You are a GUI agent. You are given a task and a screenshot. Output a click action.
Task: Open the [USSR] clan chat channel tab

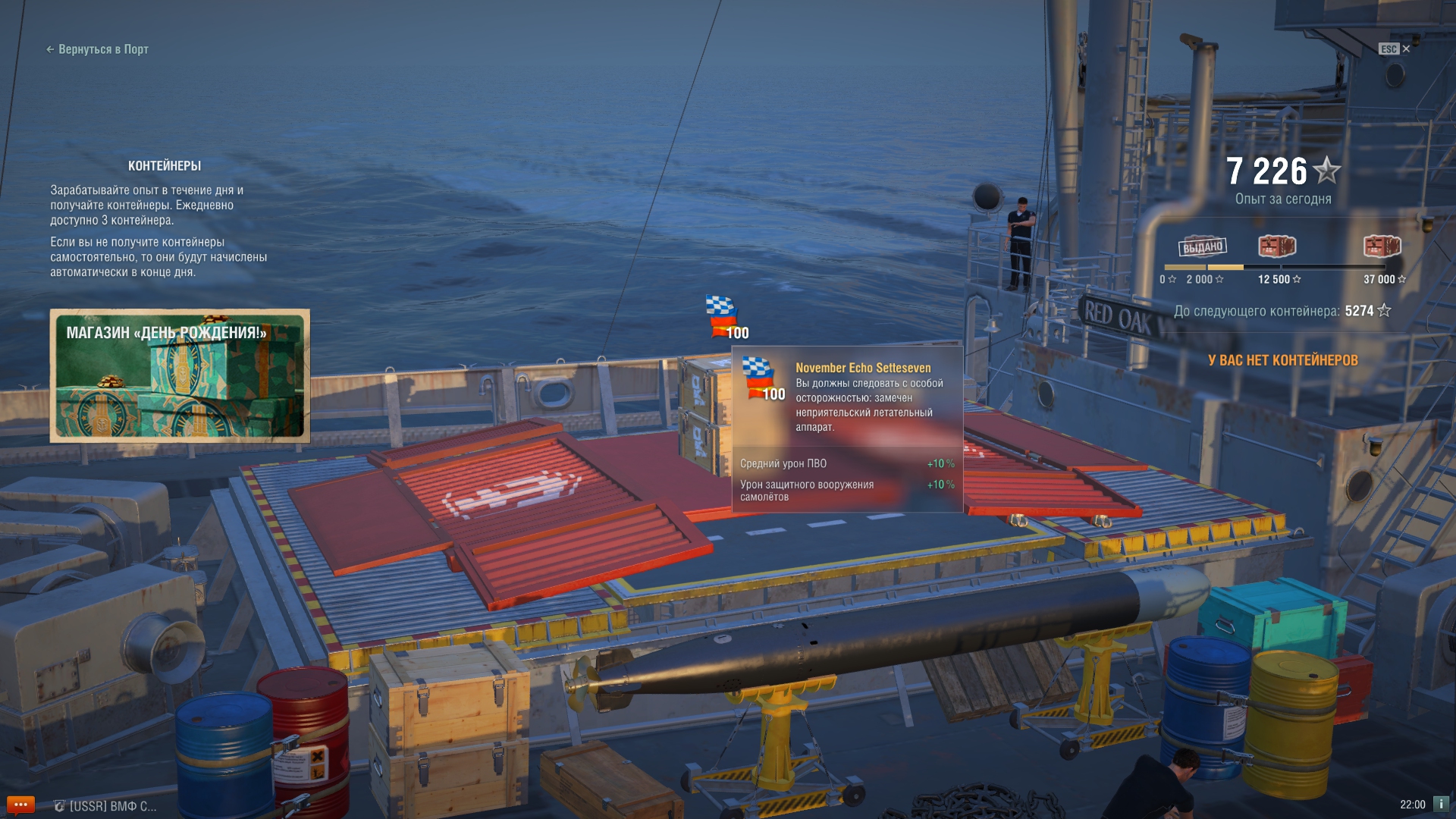click(106, 806)
